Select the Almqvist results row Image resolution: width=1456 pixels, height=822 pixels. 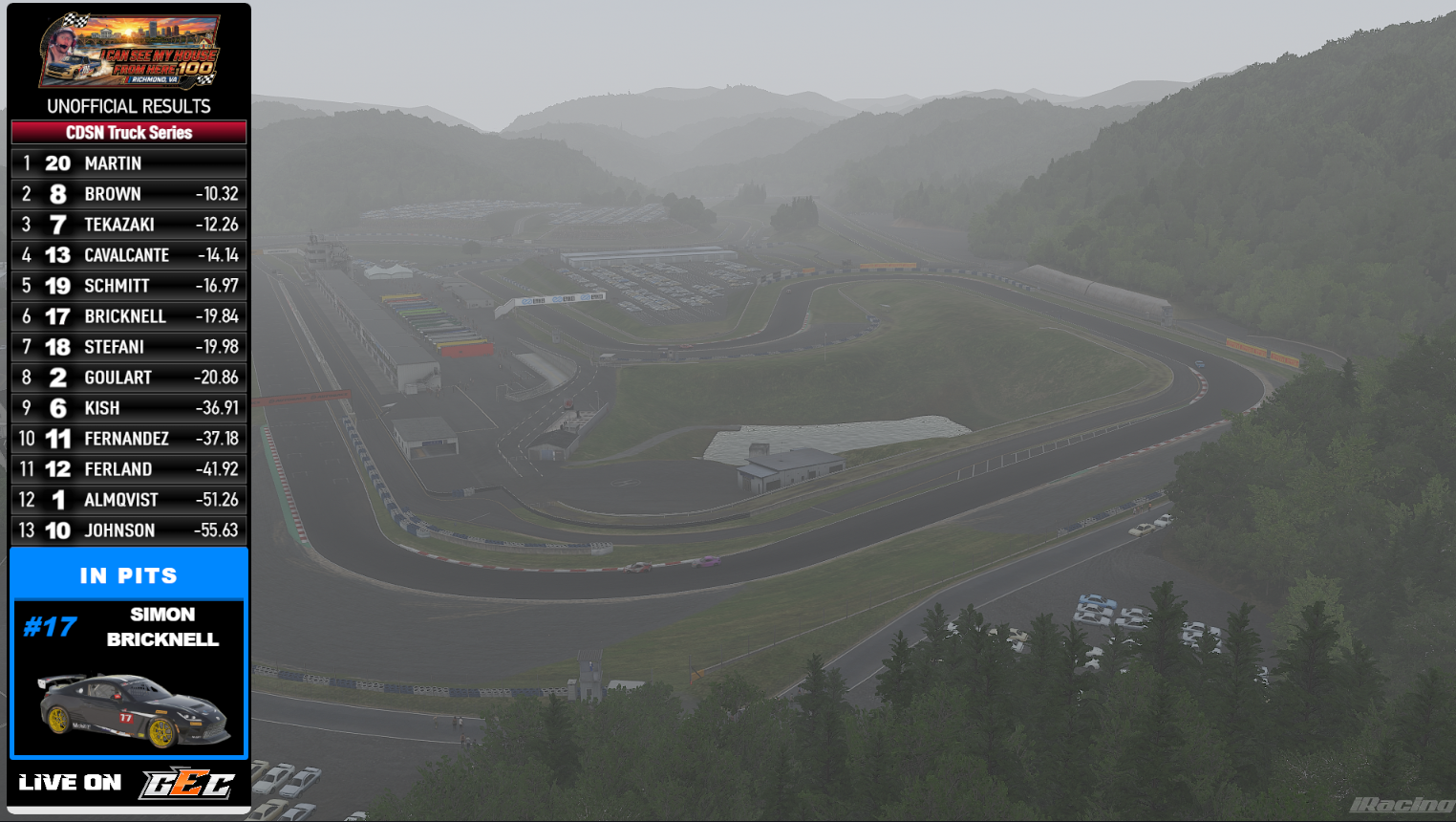click(x=129, y=500)
